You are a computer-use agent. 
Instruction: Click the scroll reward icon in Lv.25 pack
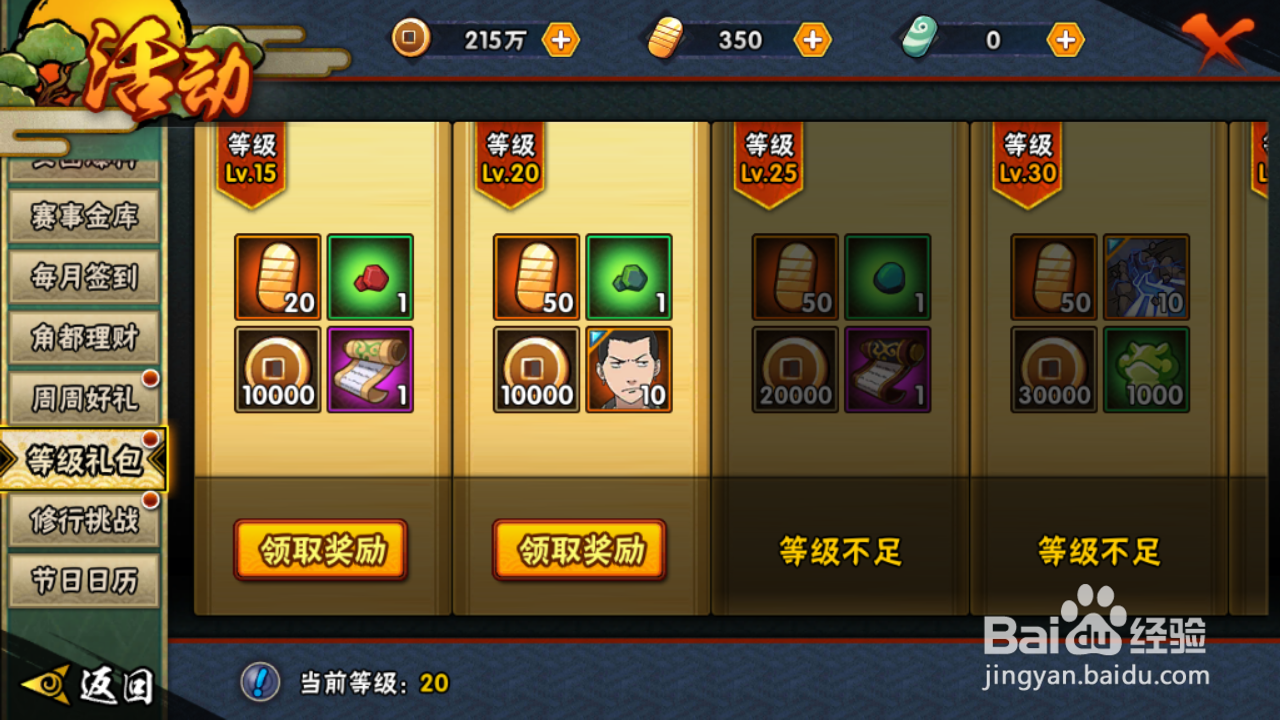tap(887, 369)
